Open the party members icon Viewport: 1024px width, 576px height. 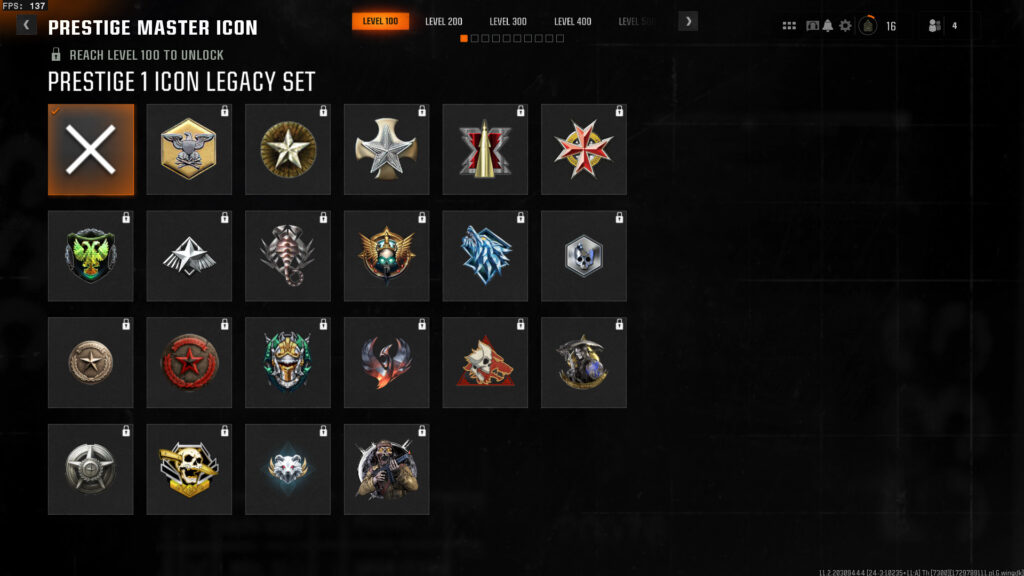pos(935,26)
